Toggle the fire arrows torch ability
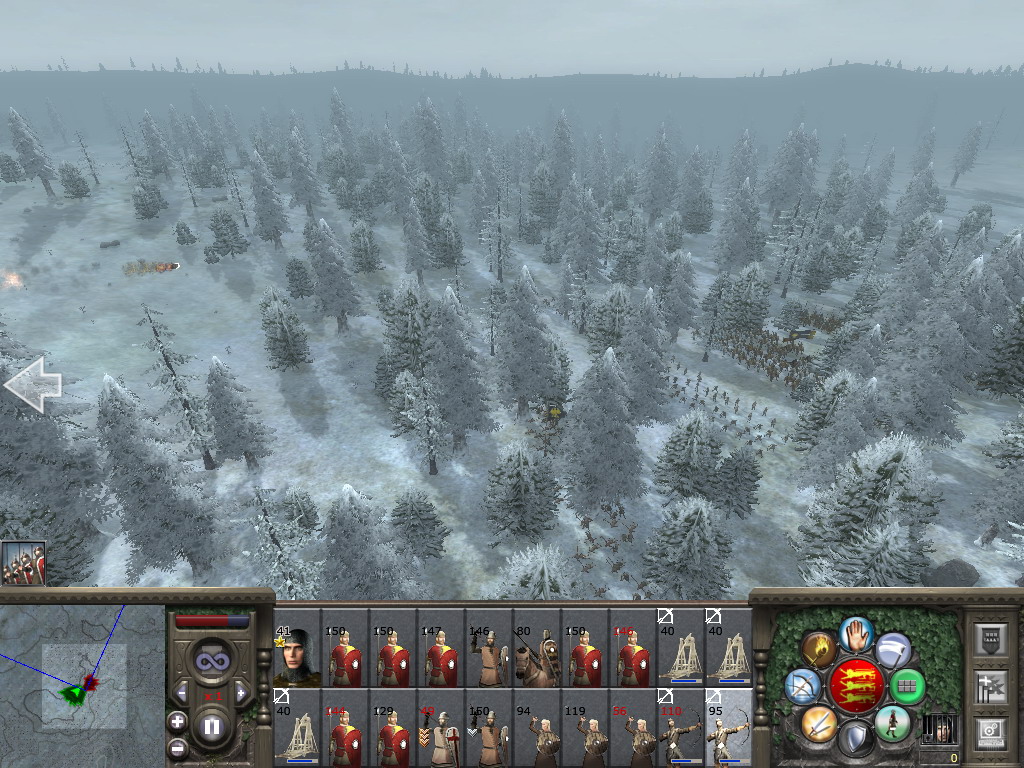The image size is (1024, 768). 818,650
